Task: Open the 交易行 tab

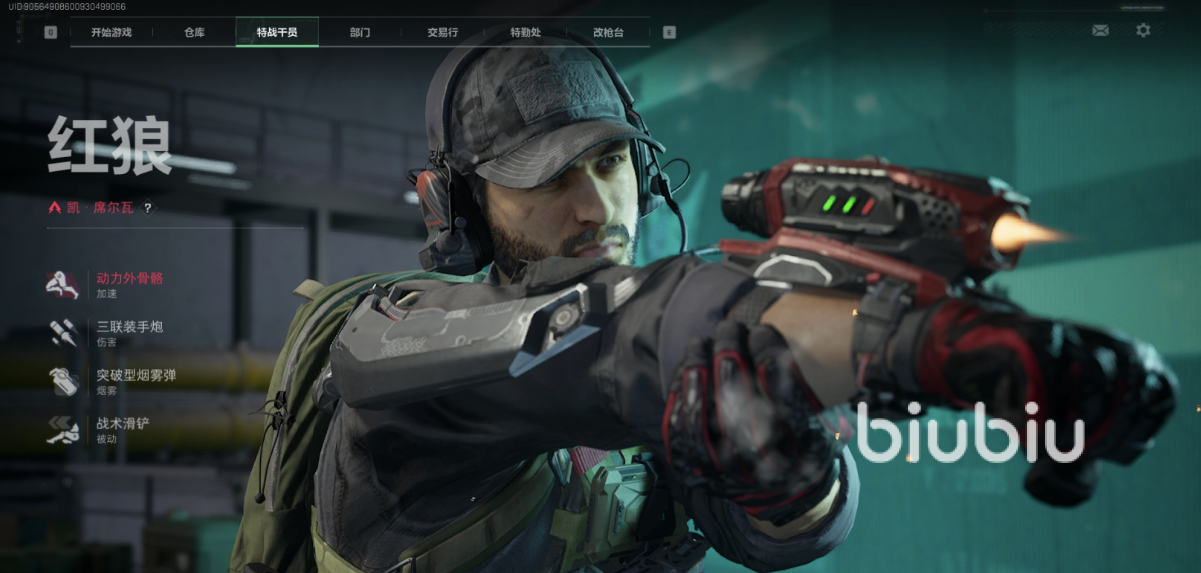Action: tap(442, 32)
